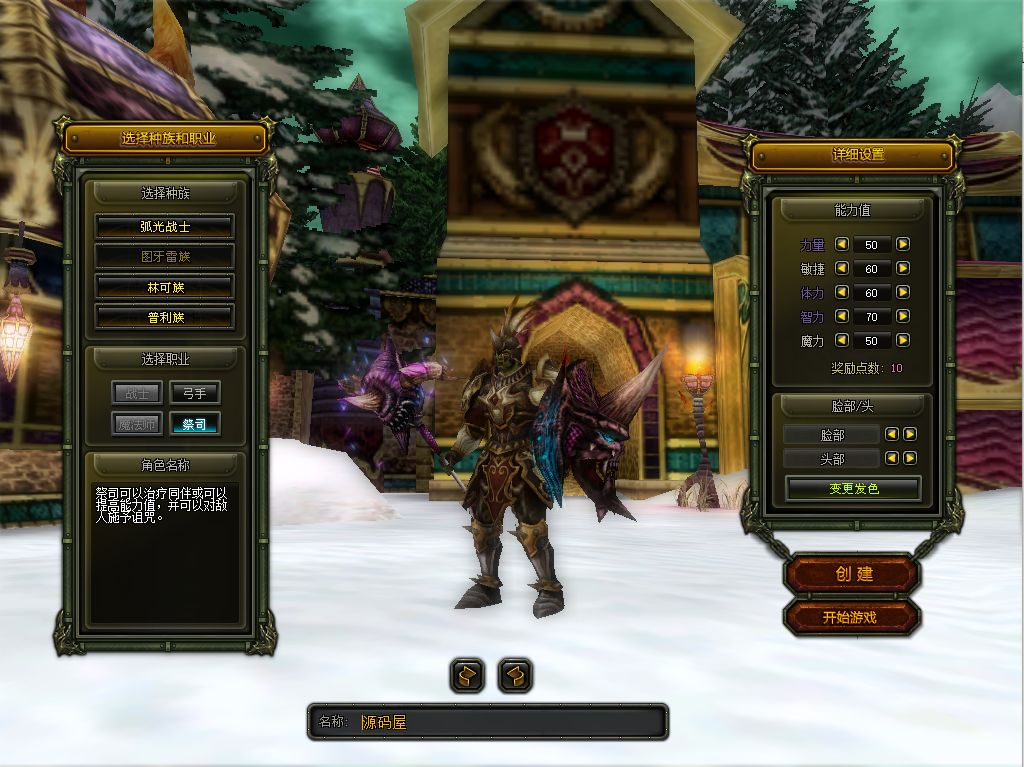Select the 弓手 archer class
1024x767 pixels.
[x=194, y=393]
